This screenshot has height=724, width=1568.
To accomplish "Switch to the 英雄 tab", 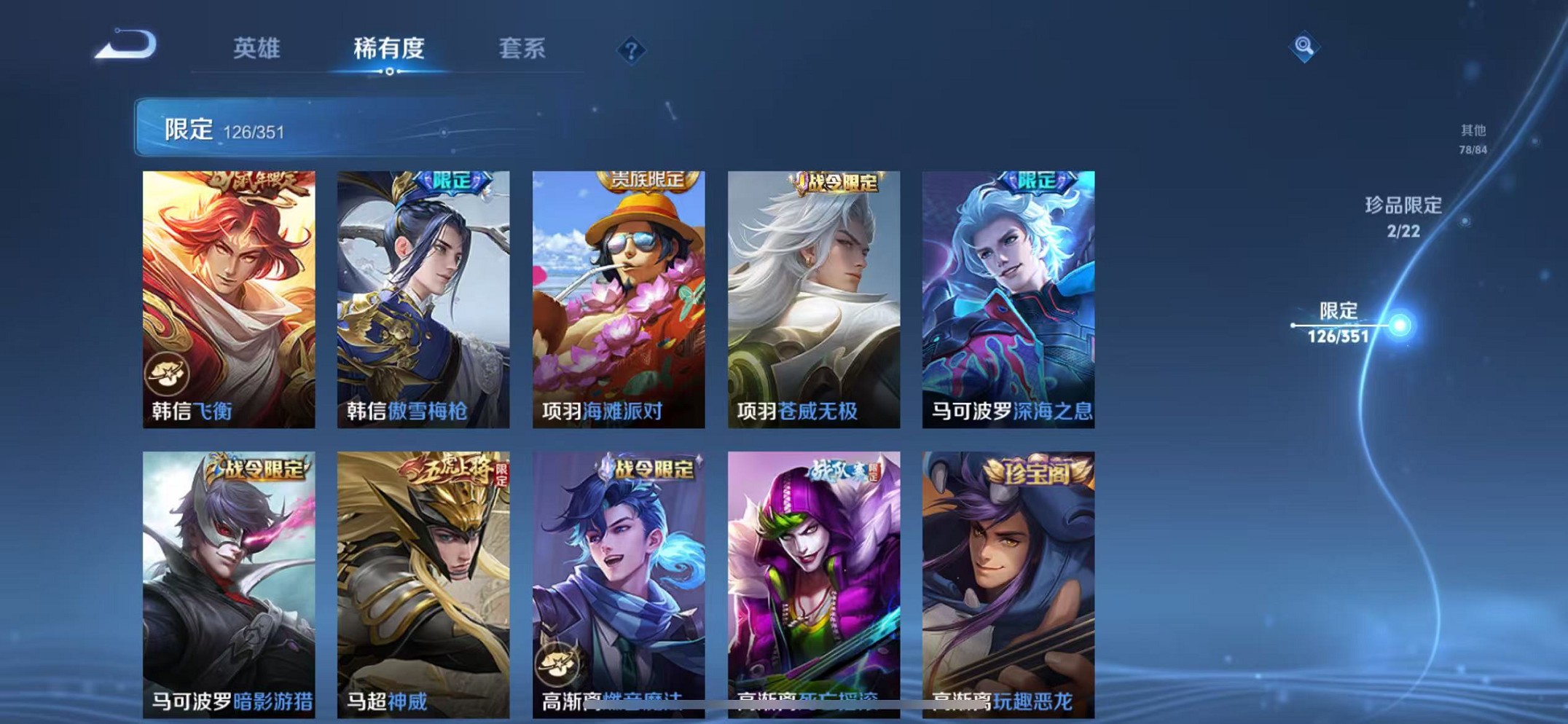I will 256,49.
